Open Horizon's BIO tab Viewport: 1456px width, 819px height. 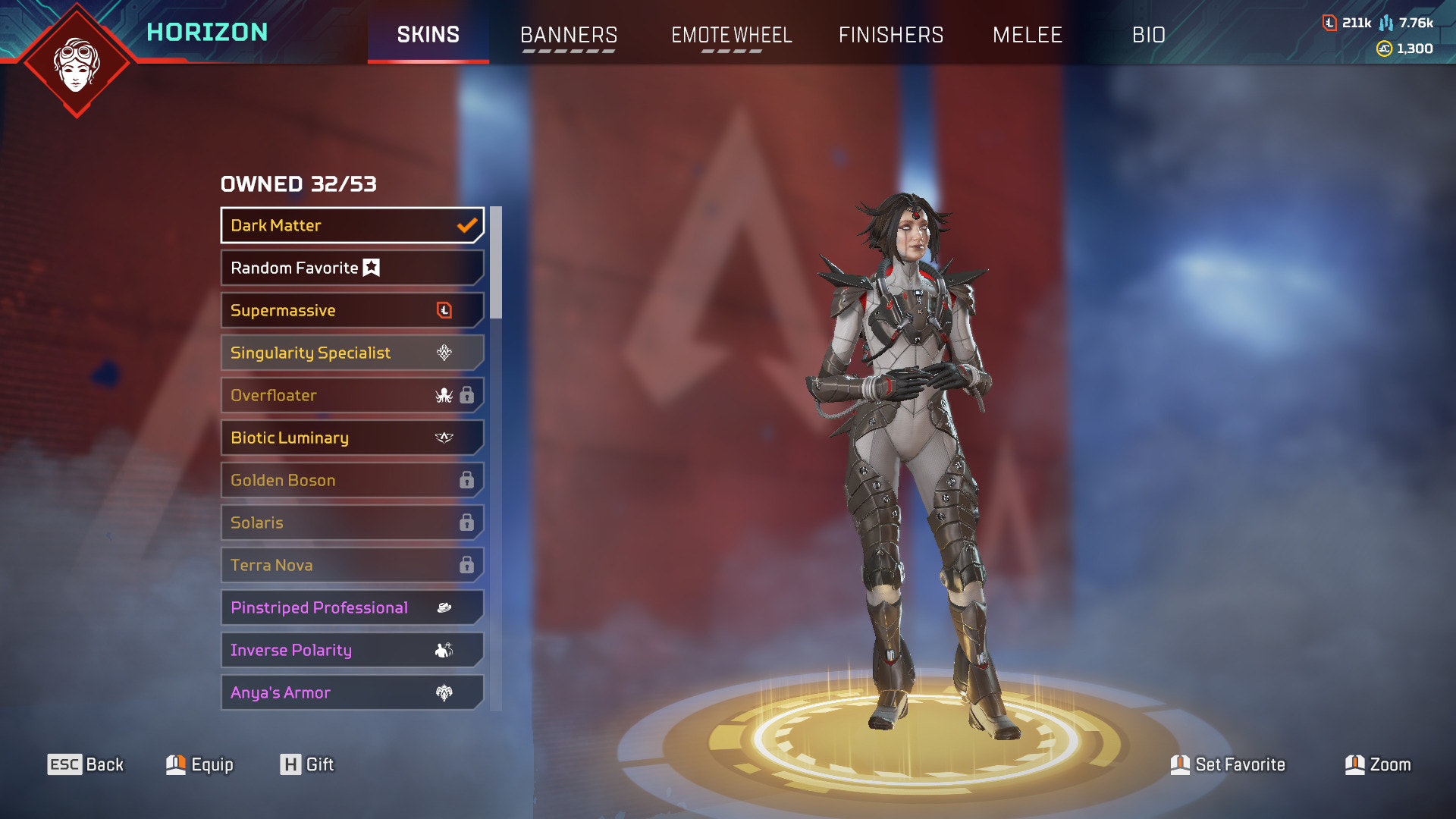1150,35
